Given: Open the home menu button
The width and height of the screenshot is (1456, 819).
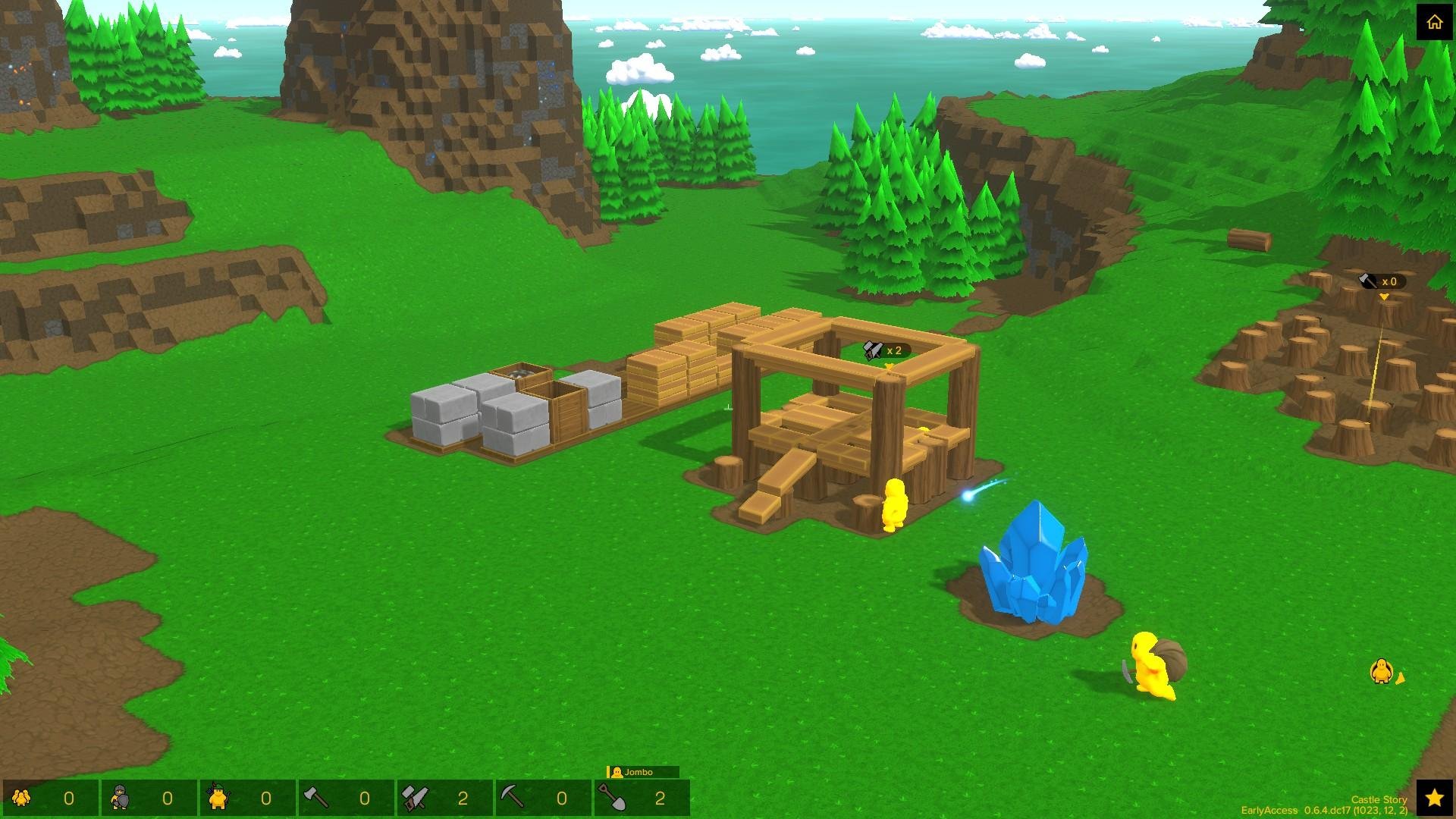Looking at the screenshot, I should pyautogui.click(x=1434, y=22).
